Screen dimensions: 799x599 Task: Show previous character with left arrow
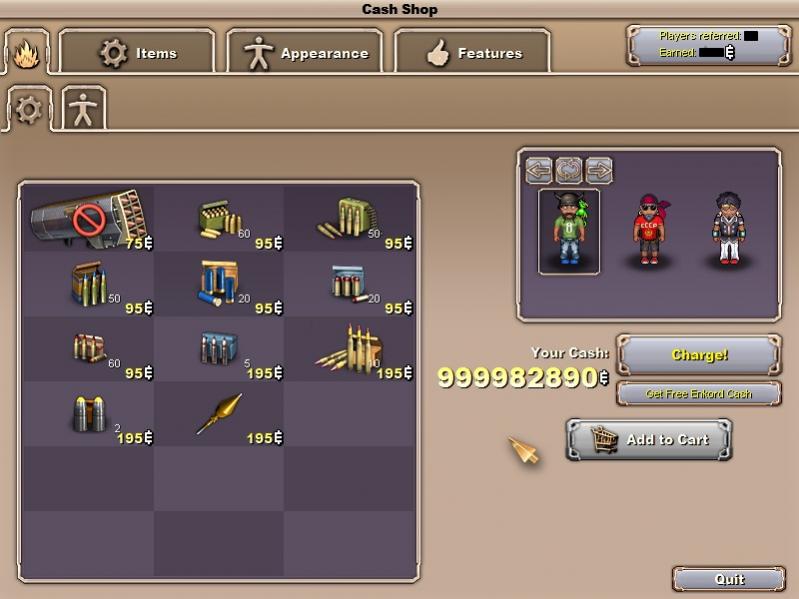[x=540, y=169]
